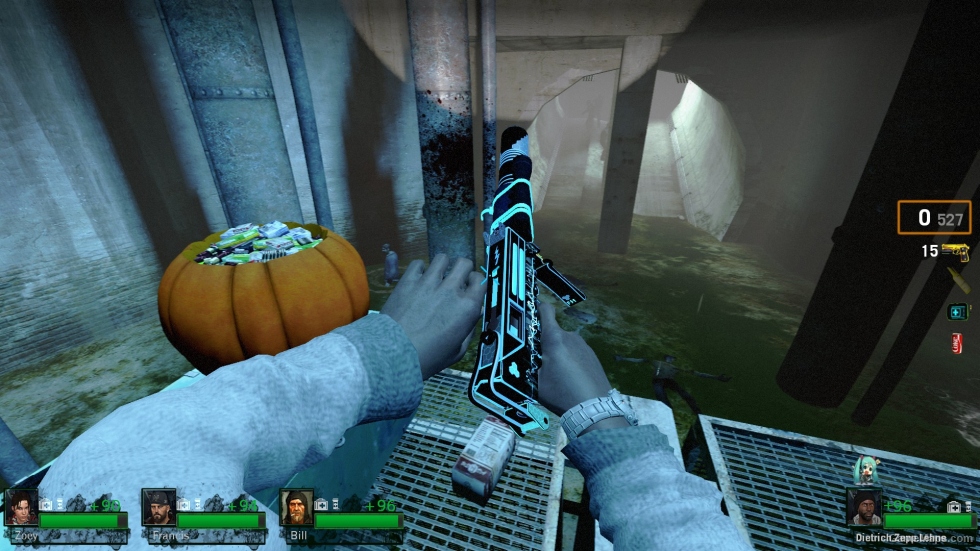
Task: Click your own survivor portrait
Action: 864,507
